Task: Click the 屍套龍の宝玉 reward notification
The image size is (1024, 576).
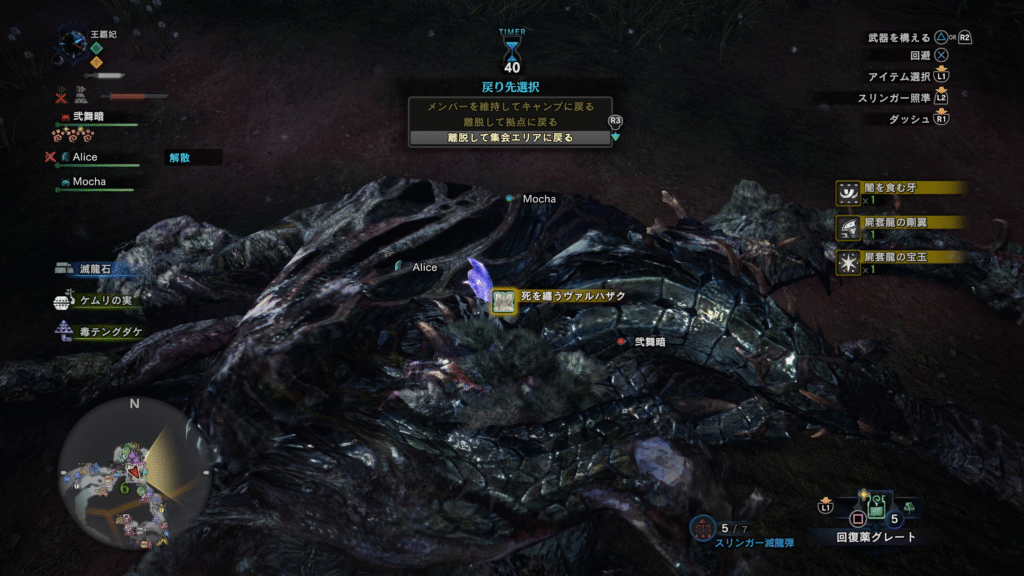Action: tap(900, 258)
